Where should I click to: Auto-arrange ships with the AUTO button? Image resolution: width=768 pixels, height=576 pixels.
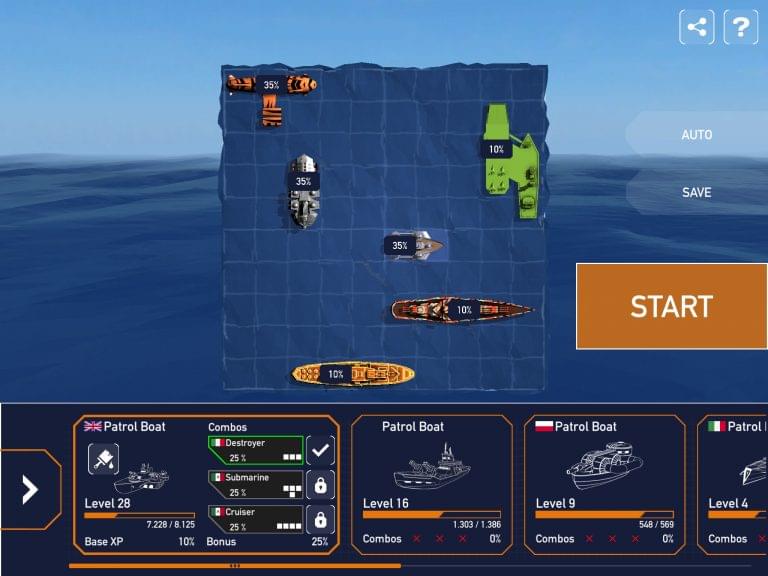[696, 135]
